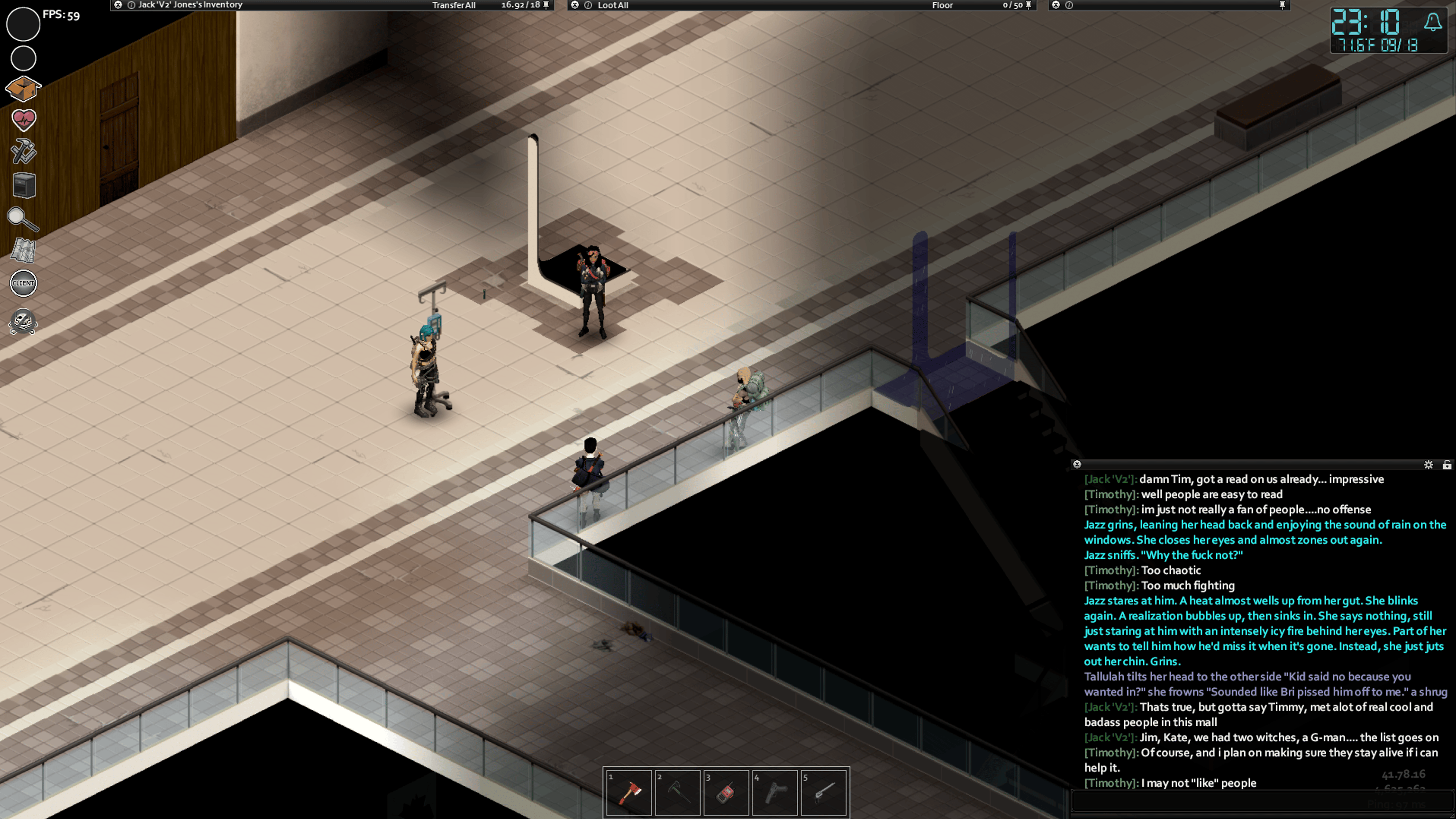Open the crafting hammer menu

(x=24, y=152)
